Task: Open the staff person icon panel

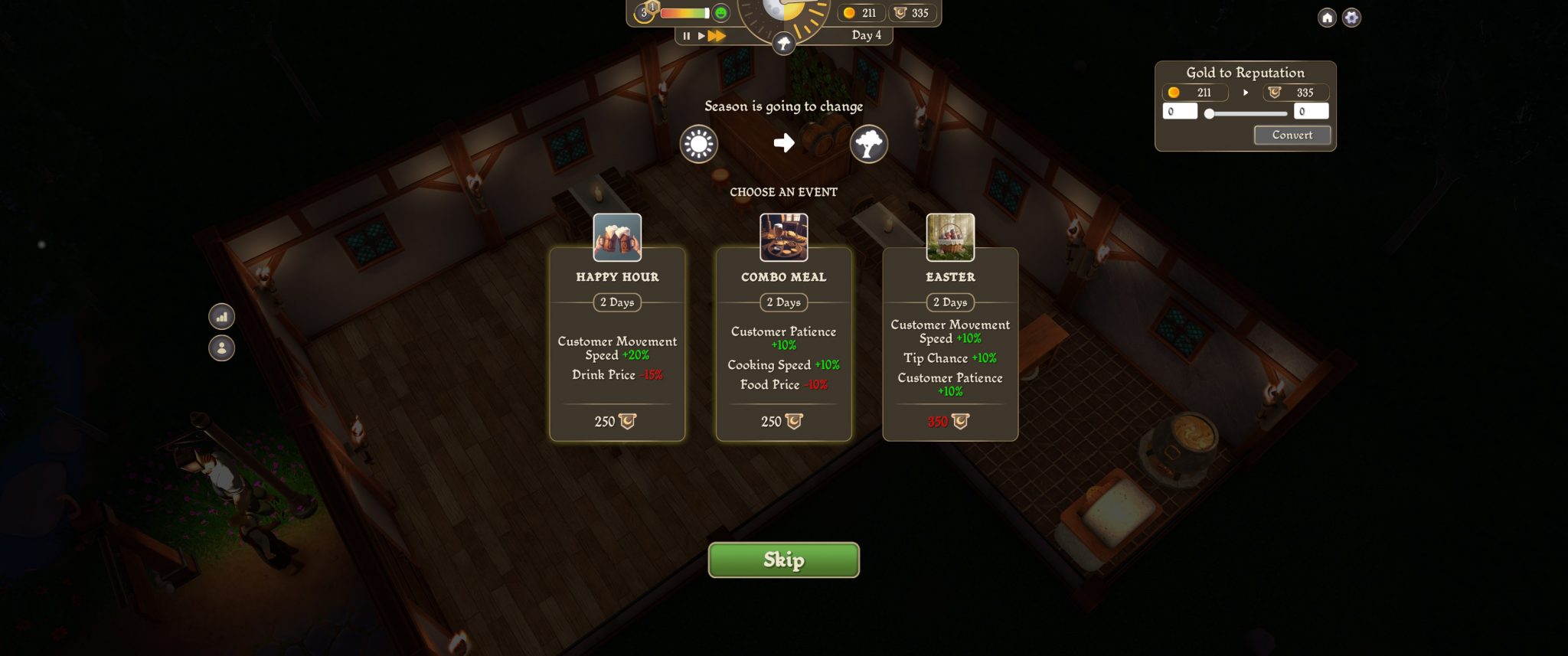Action: point(222,348)
